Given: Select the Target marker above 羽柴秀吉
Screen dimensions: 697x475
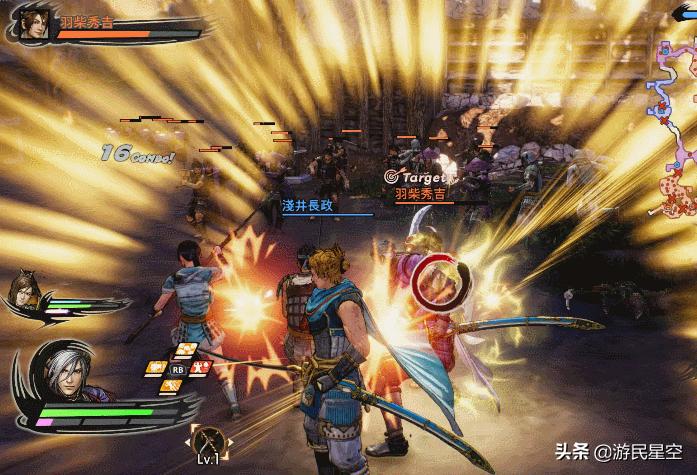Looking at the screenshot, I should [x=413, y=176].
